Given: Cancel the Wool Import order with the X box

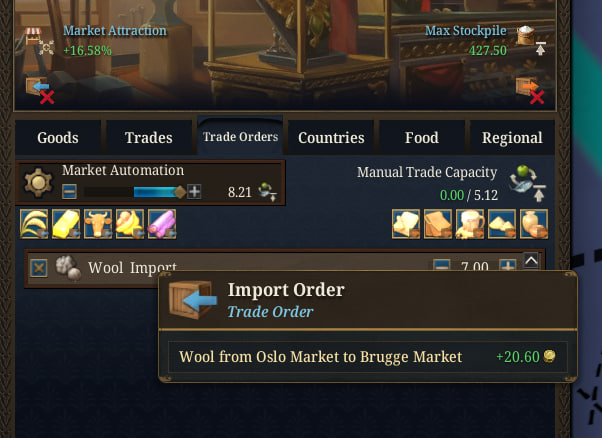Looking at the screenshot, I should click(x=39, y=268).
